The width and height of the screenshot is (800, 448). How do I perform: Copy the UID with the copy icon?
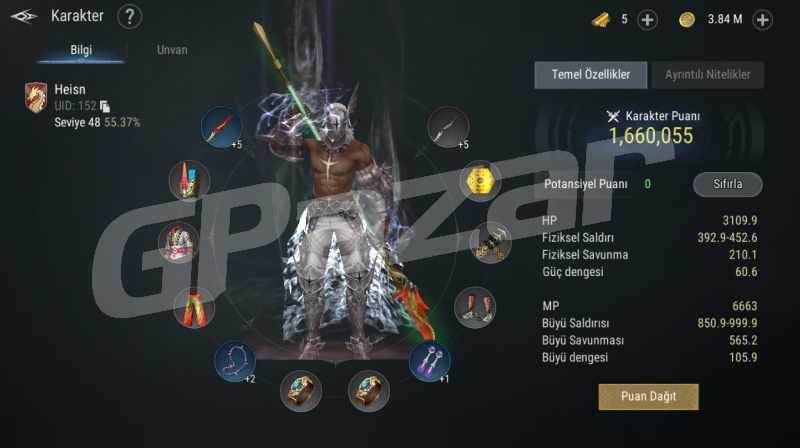pos(105,106)
